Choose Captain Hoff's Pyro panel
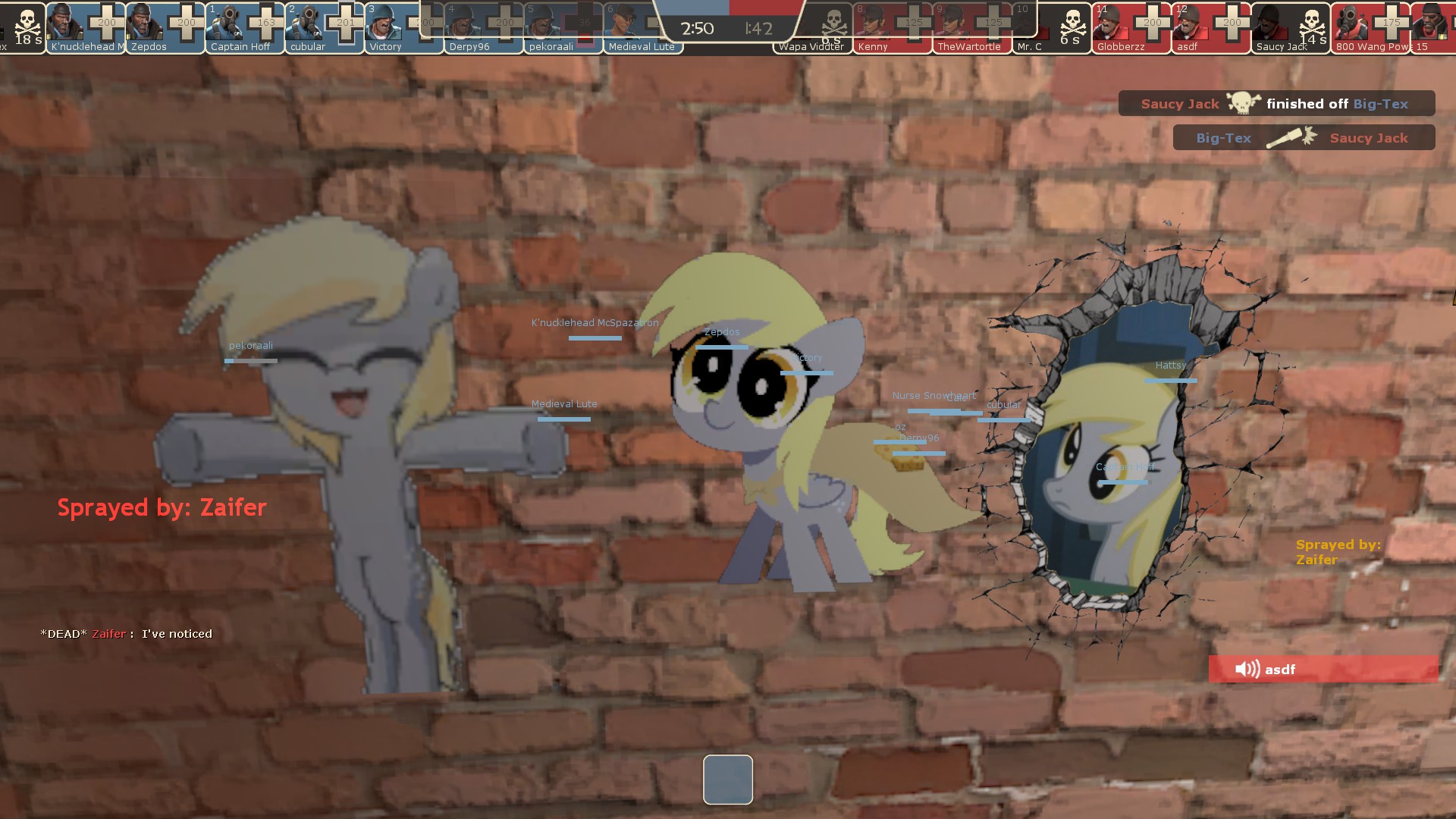Viewport: 1456px width, 819px height. coord(245,27)
